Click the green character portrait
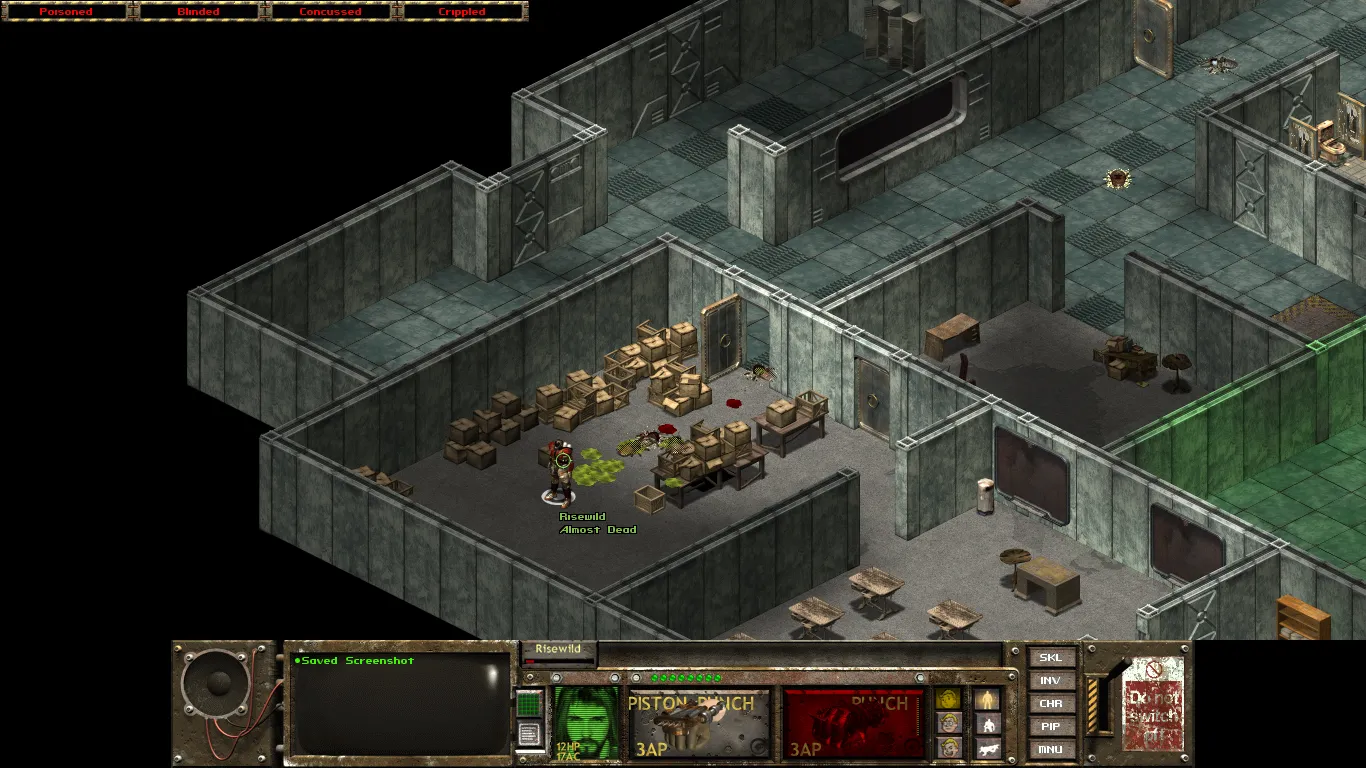1366x768 pixels. pyautogui.click(x=586, y=720)
